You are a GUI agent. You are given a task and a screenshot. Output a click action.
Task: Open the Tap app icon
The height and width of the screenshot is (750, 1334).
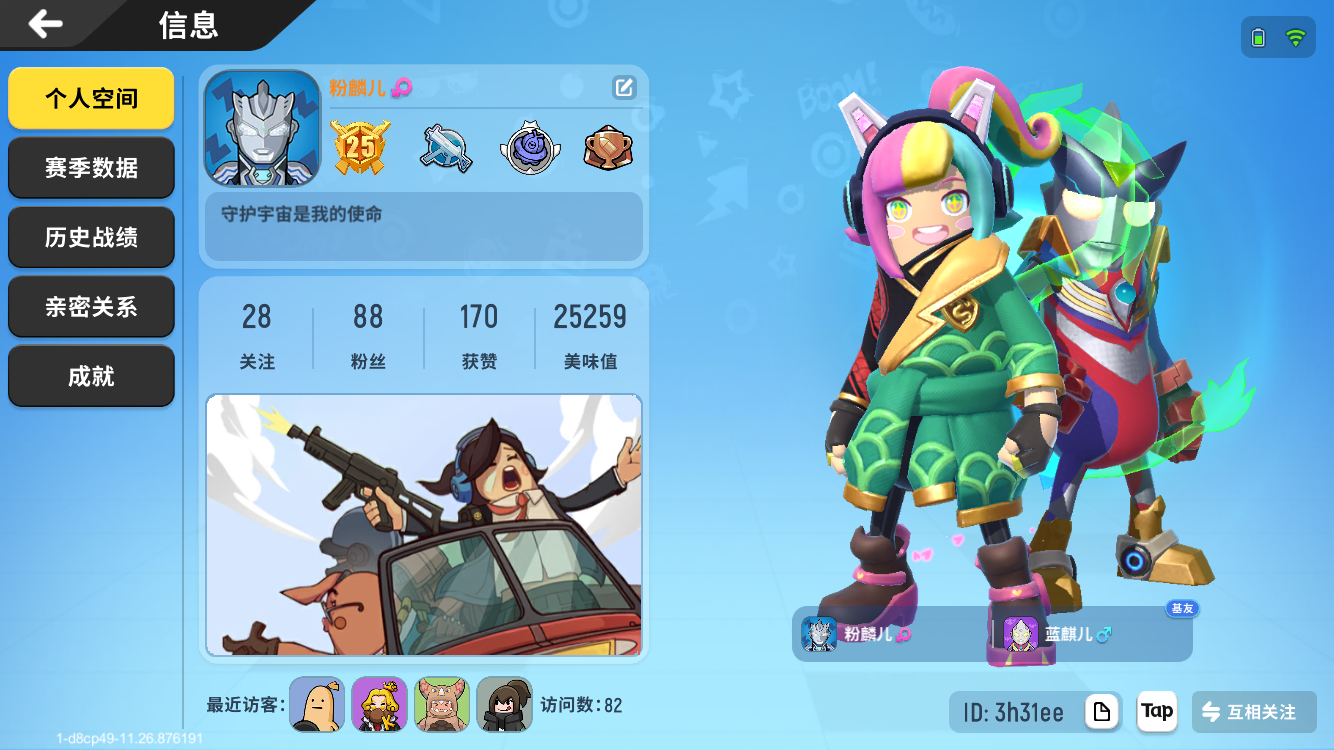tap(1156, 712)
